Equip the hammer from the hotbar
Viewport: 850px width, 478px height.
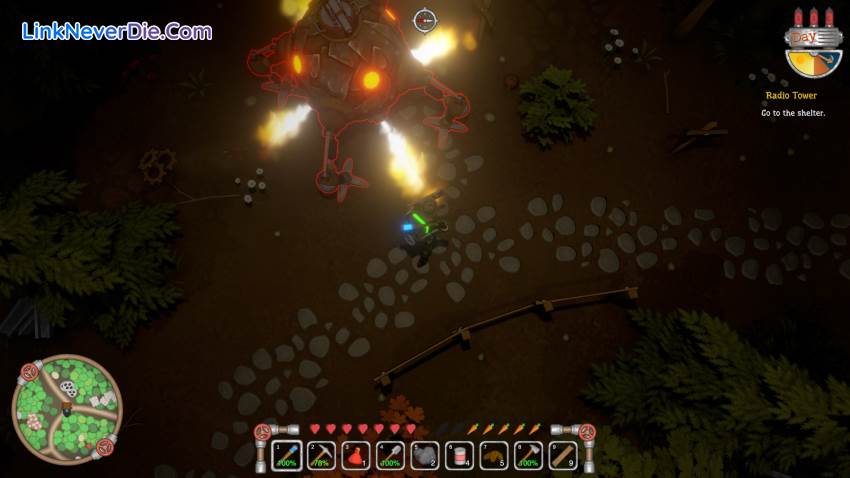(x=528, y=456)
